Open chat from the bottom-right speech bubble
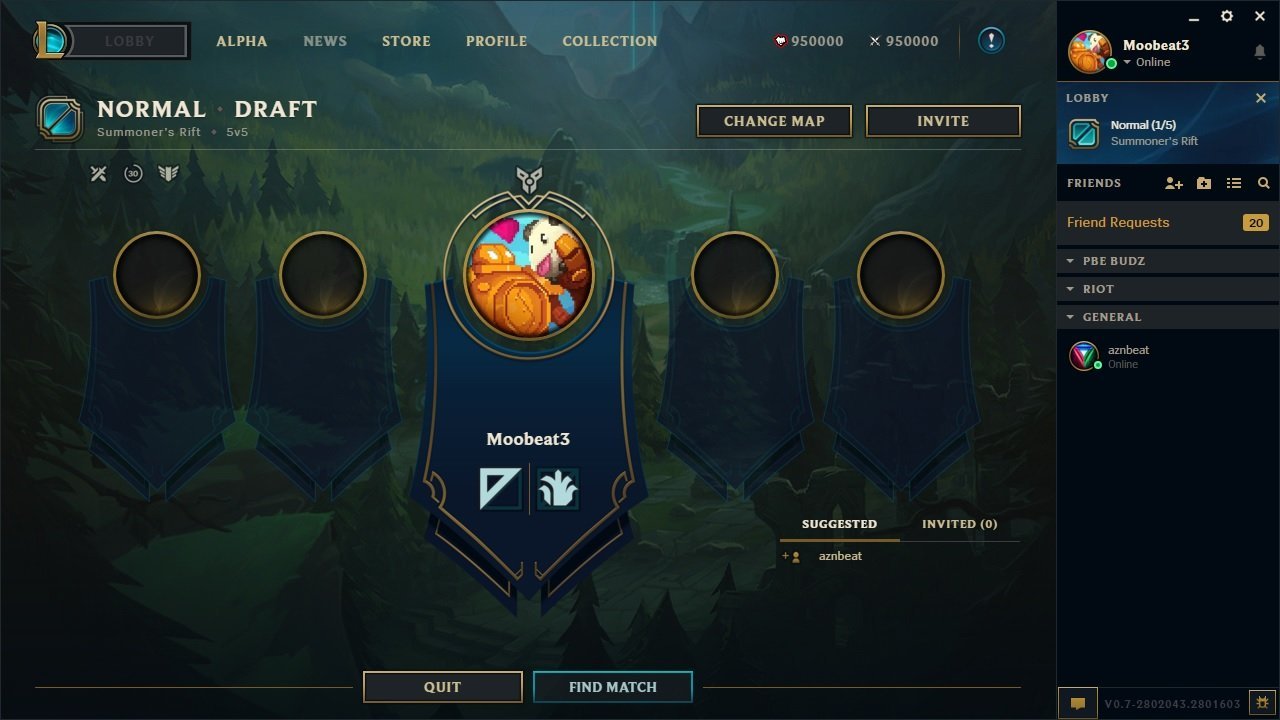Screen dimensions: 1280x720 pyautogui.click(x=1077, y=703)
